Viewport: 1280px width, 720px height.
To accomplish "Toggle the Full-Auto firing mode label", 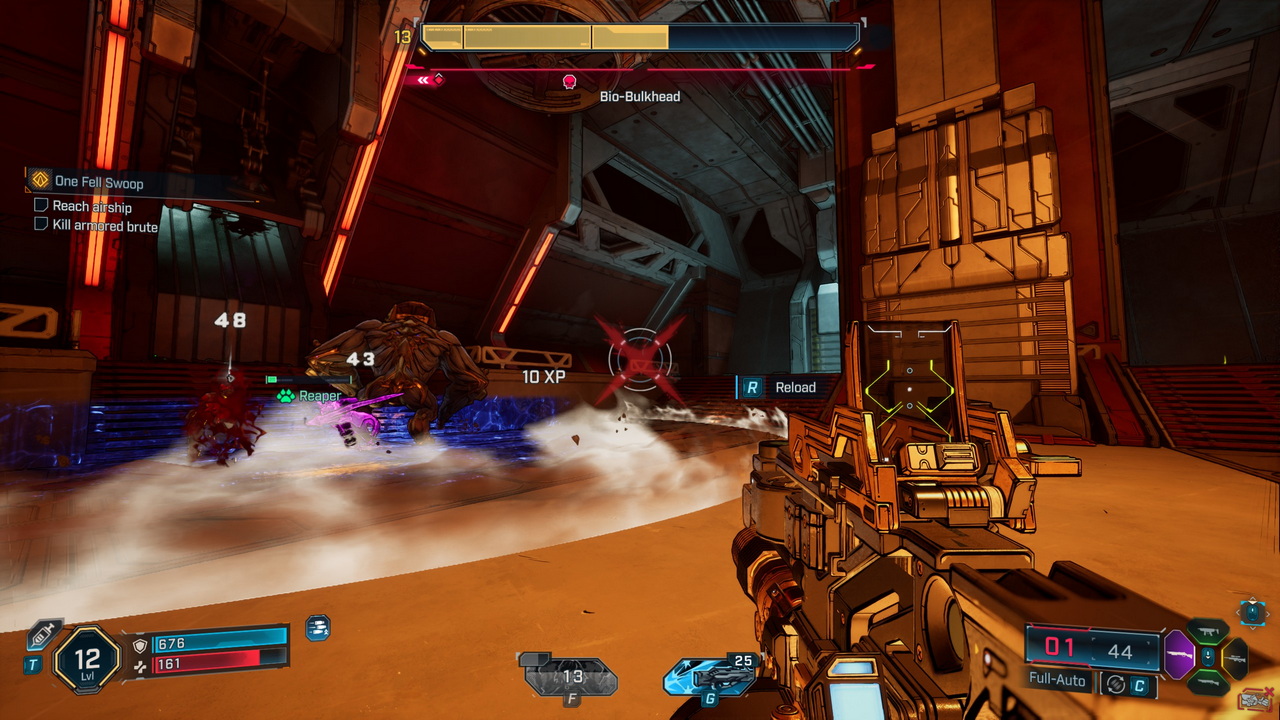I will click(1058, 680).
